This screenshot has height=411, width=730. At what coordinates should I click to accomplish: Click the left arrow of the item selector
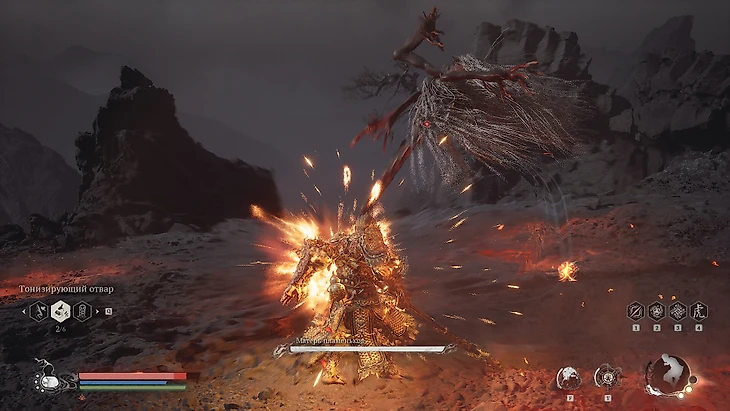click(x=22, y=311)
